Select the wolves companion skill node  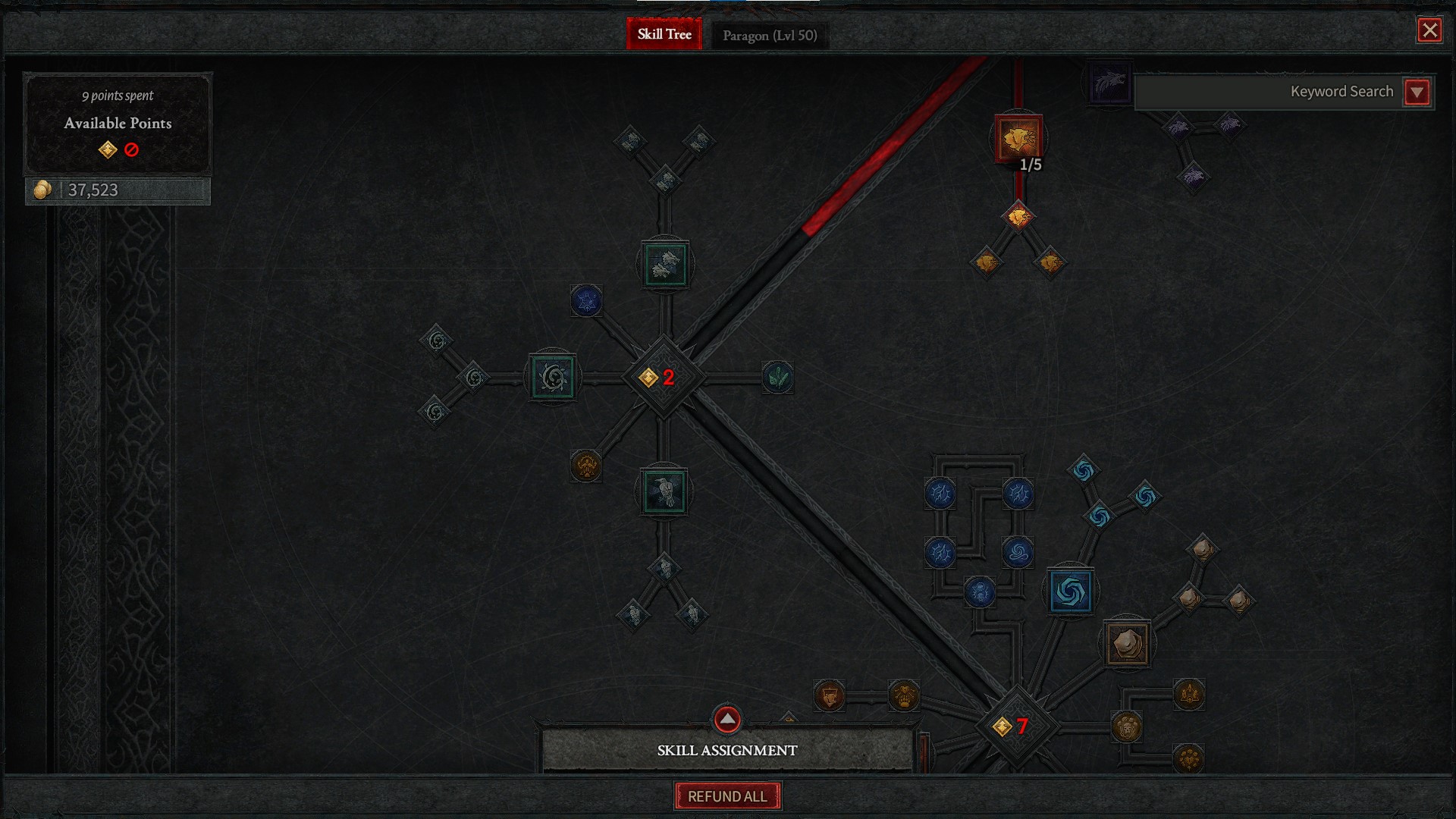click(x=665, y=265)
